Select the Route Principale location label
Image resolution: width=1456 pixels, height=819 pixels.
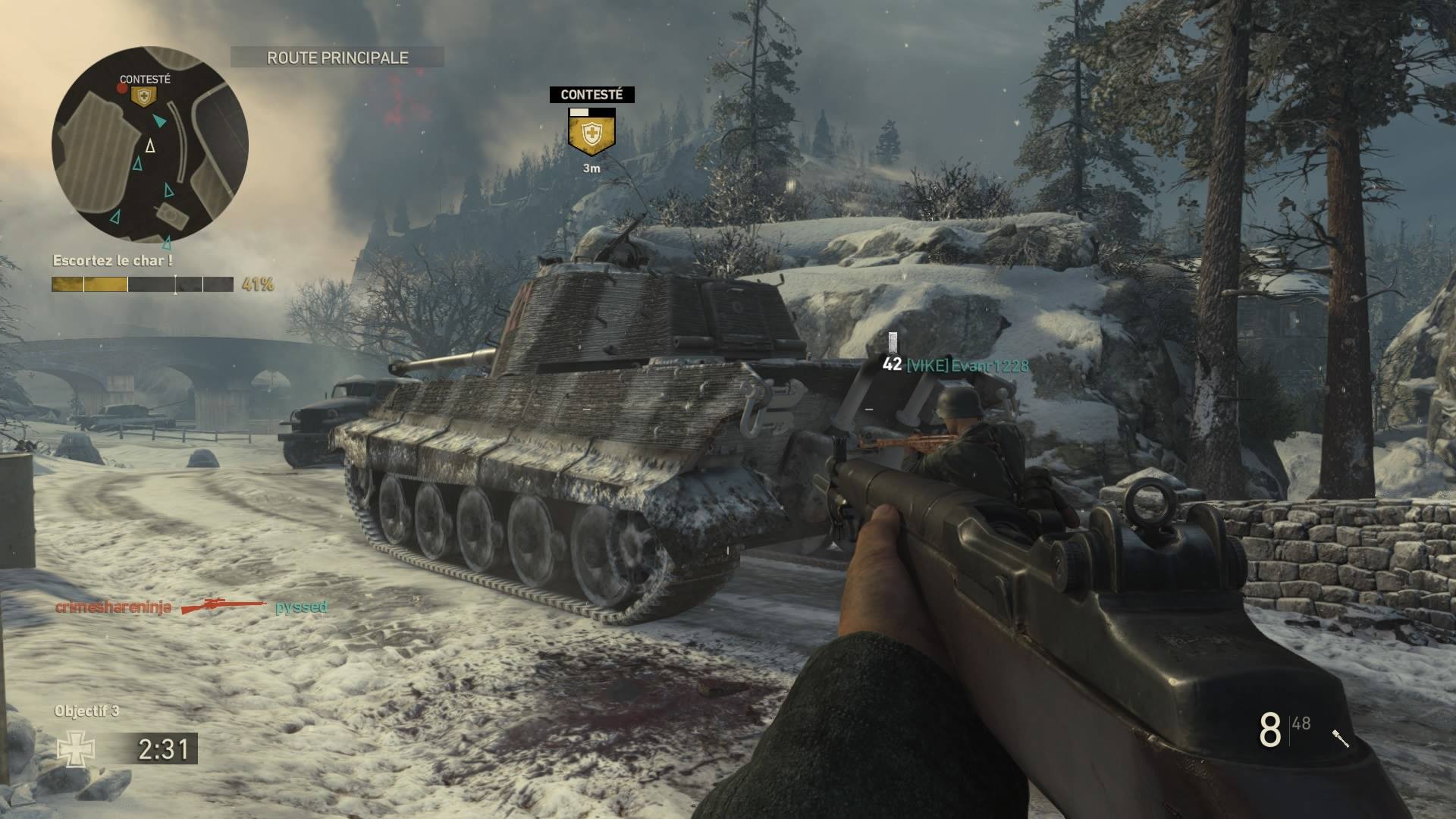point(337,58)
